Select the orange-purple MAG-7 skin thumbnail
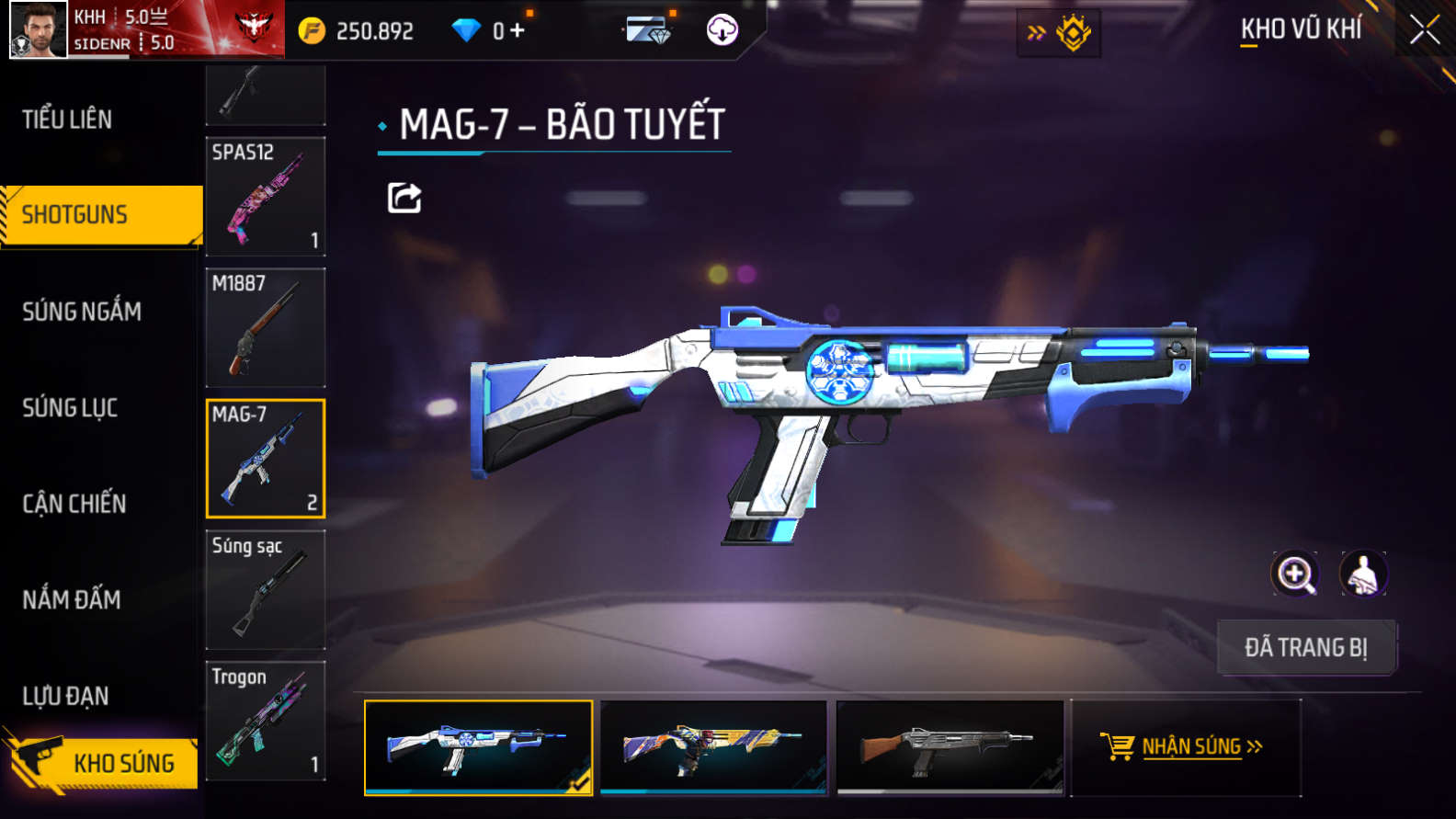 click(713, 746)
